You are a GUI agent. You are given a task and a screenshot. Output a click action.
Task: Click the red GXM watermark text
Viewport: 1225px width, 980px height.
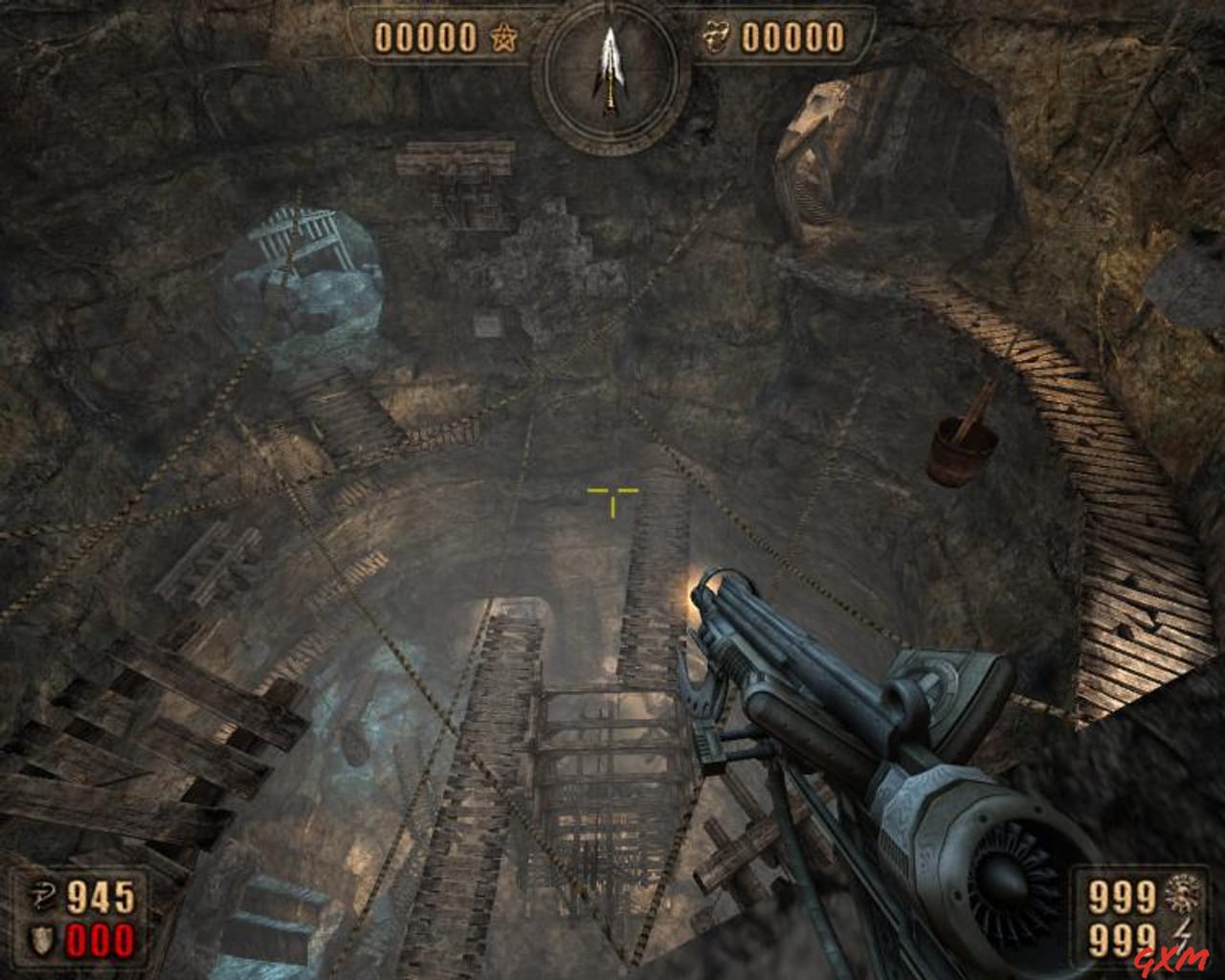1169,961
